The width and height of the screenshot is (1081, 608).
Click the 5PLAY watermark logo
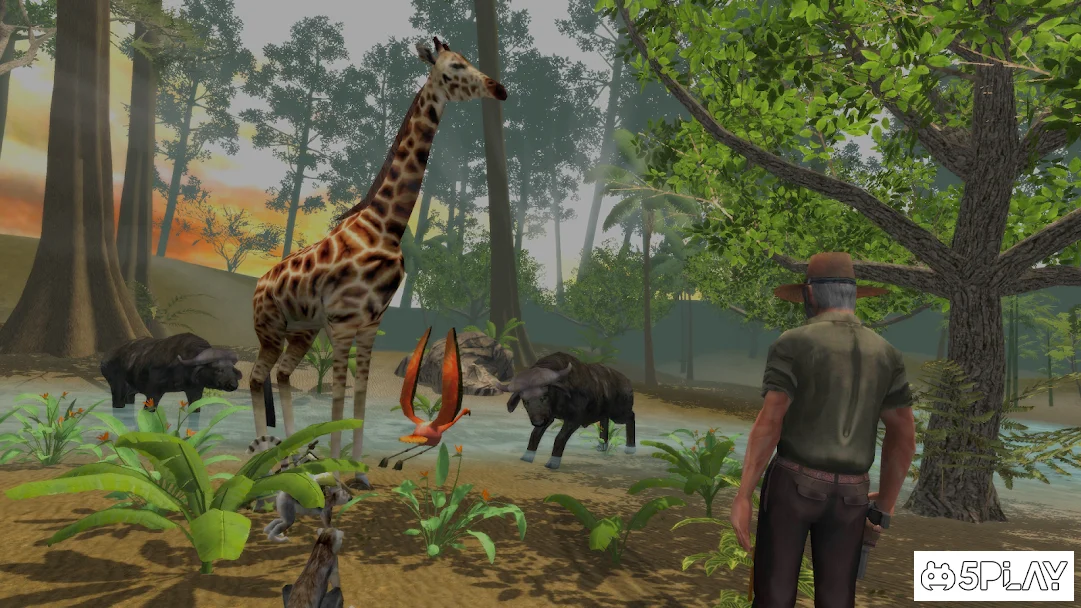click(993, 575)
